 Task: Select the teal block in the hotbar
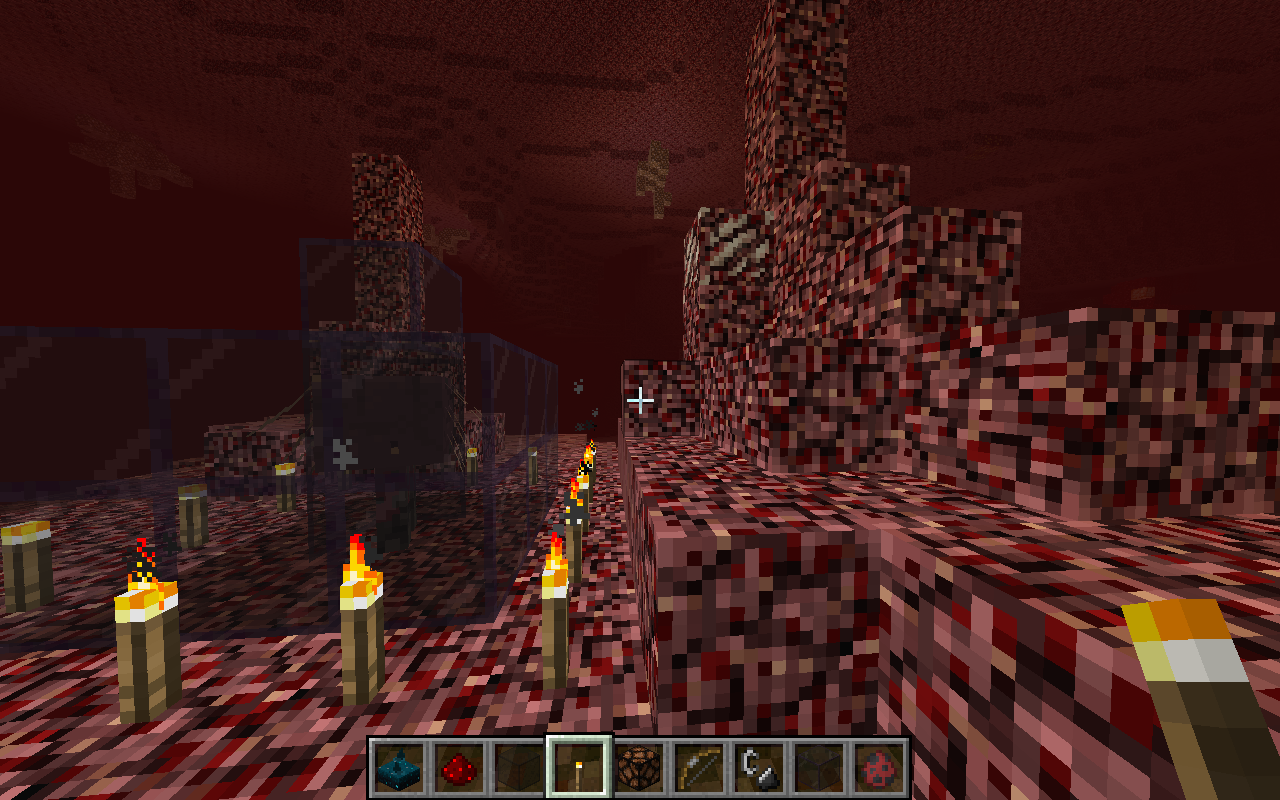(399, 768)
